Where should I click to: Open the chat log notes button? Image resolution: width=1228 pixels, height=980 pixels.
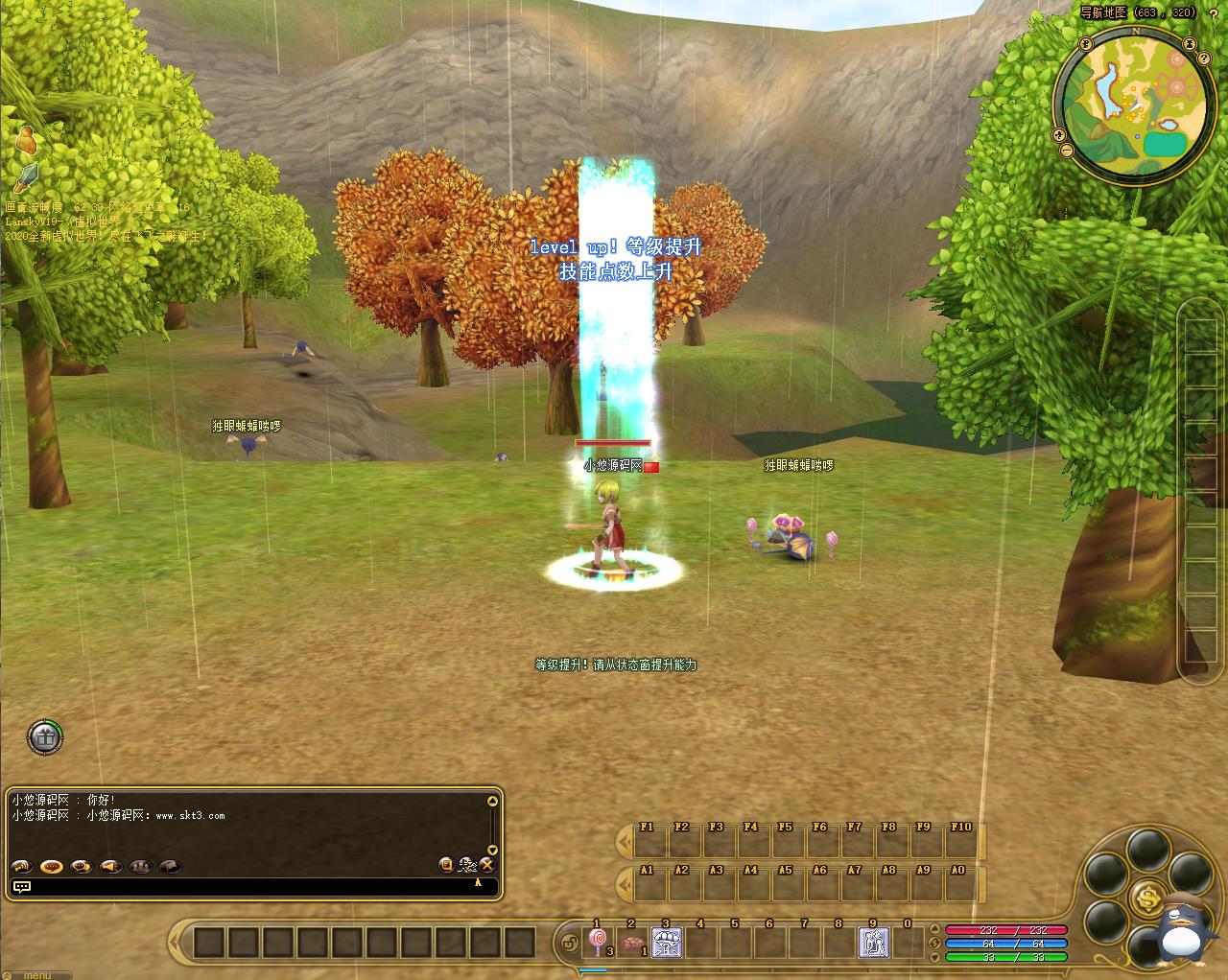click(446, 865)
